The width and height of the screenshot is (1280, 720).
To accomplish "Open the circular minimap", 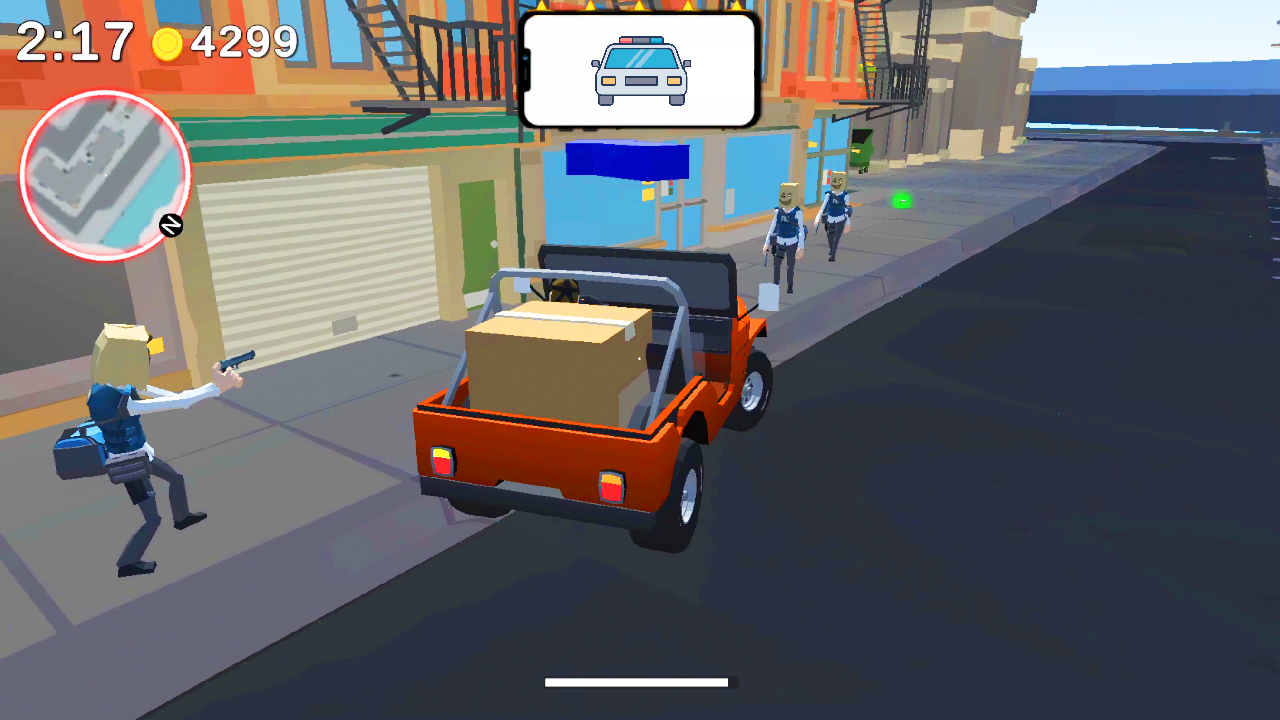I will (105, 175).
